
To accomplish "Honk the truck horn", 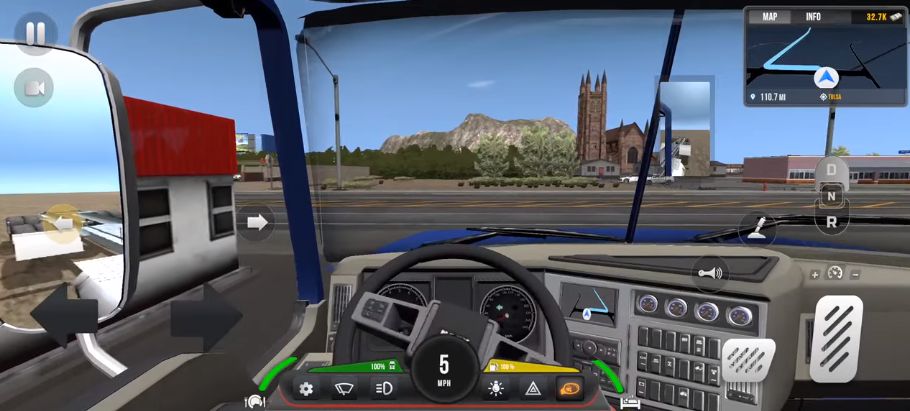I will click(710, 272).
